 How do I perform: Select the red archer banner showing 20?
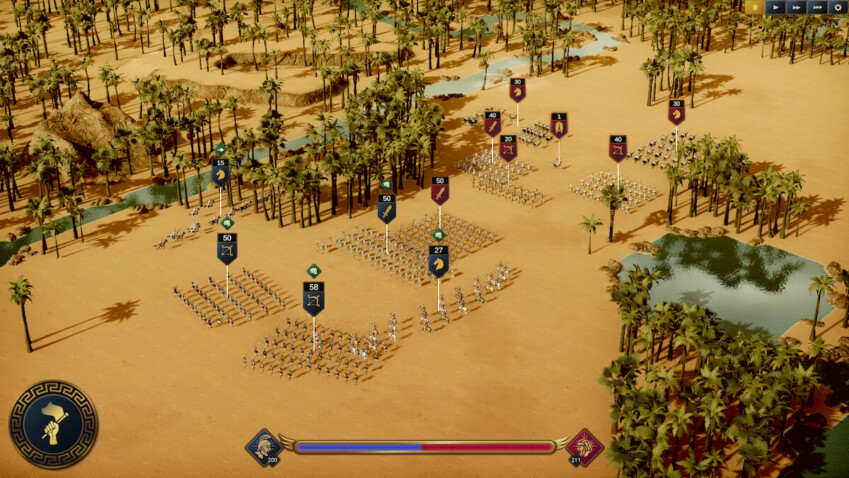(x=508, y=148)
